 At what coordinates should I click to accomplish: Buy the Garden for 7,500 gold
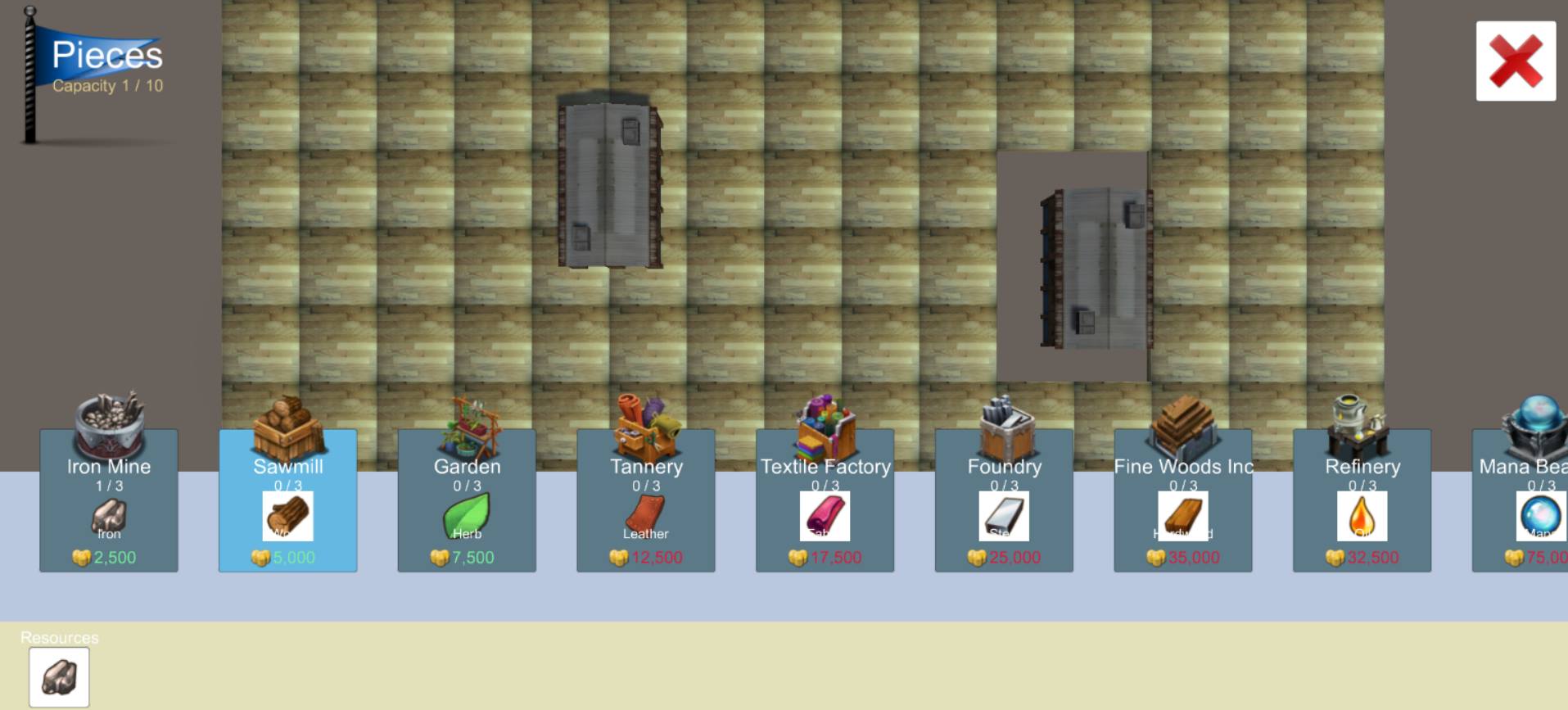(468, 556)
